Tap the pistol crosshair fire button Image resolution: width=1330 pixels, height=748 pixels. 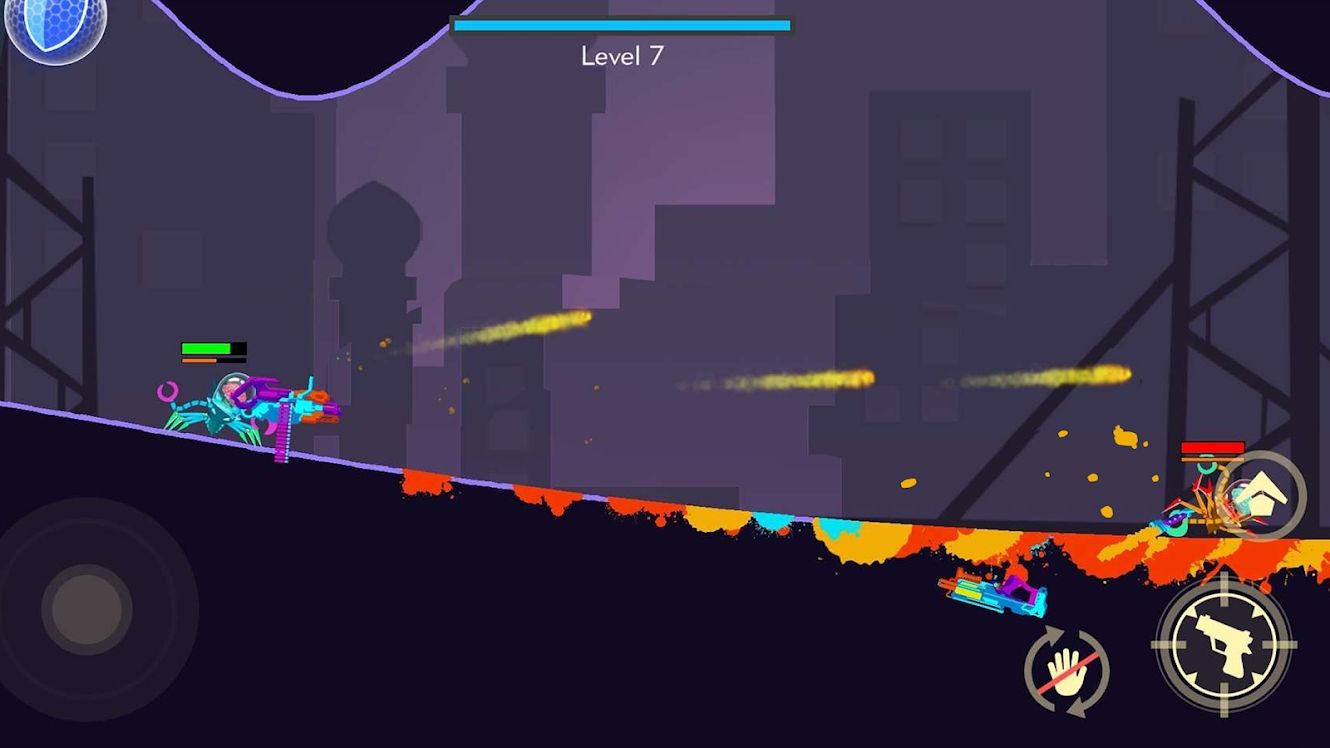coord(1224,644)
